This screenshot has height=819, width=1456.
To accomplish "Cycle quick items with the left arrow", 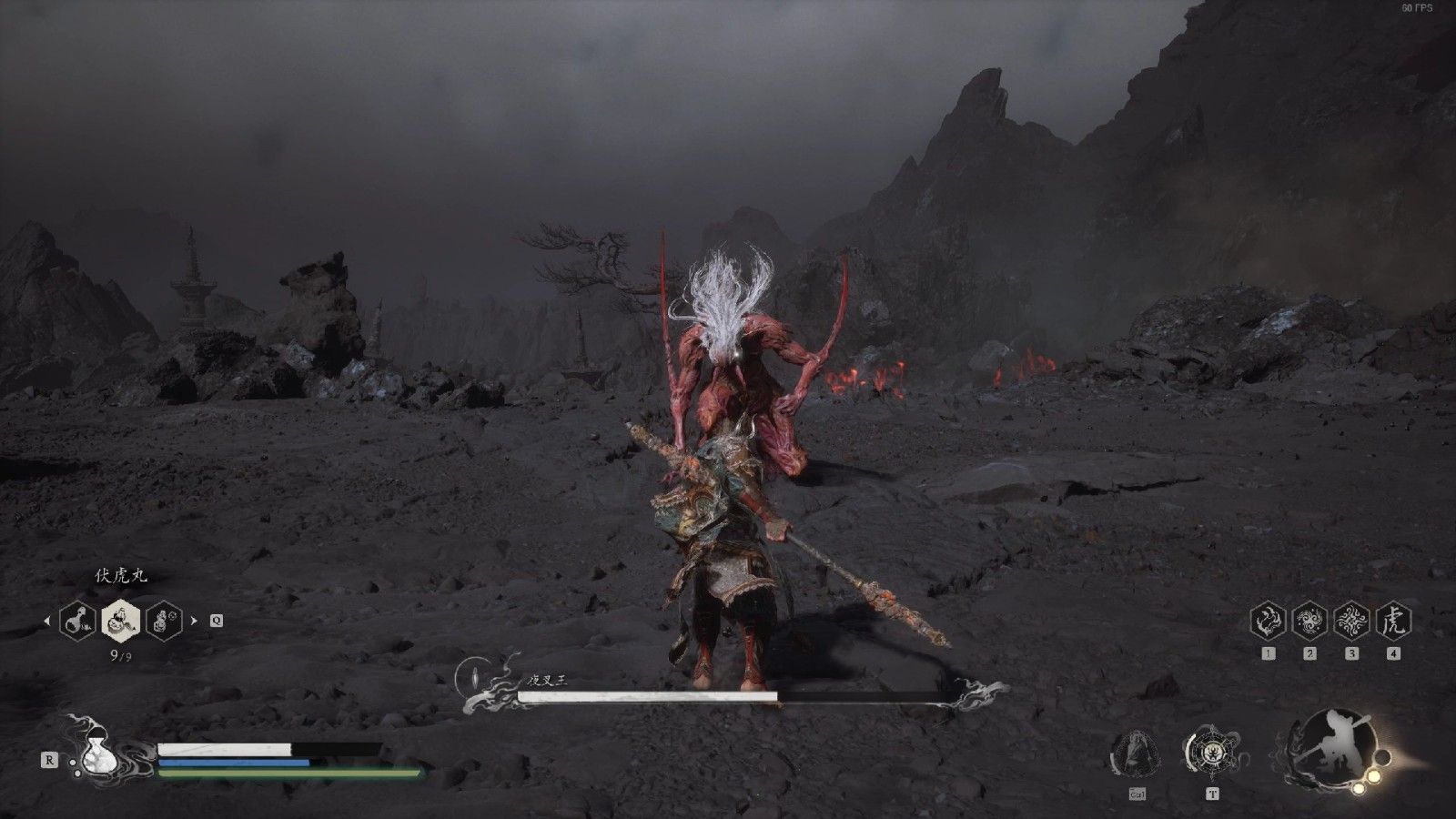I will 47,622.
